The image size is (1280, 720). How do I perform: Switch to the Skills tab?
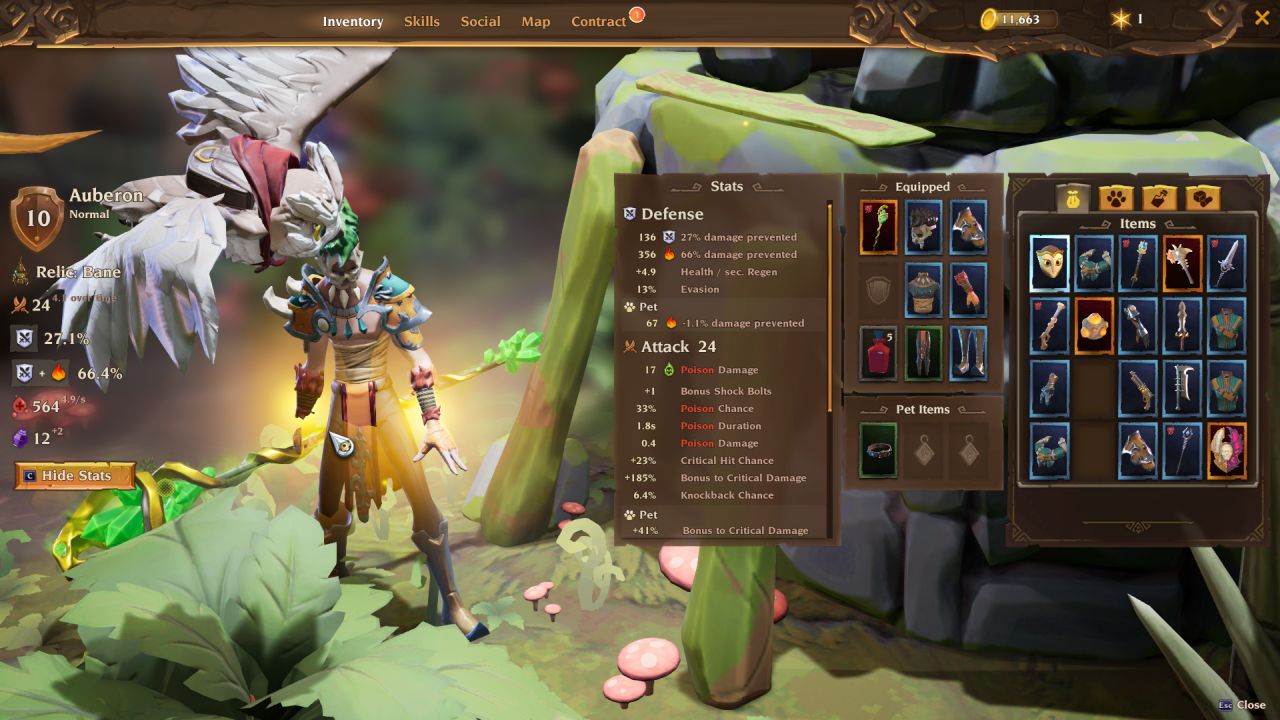[x=421, y=21]
